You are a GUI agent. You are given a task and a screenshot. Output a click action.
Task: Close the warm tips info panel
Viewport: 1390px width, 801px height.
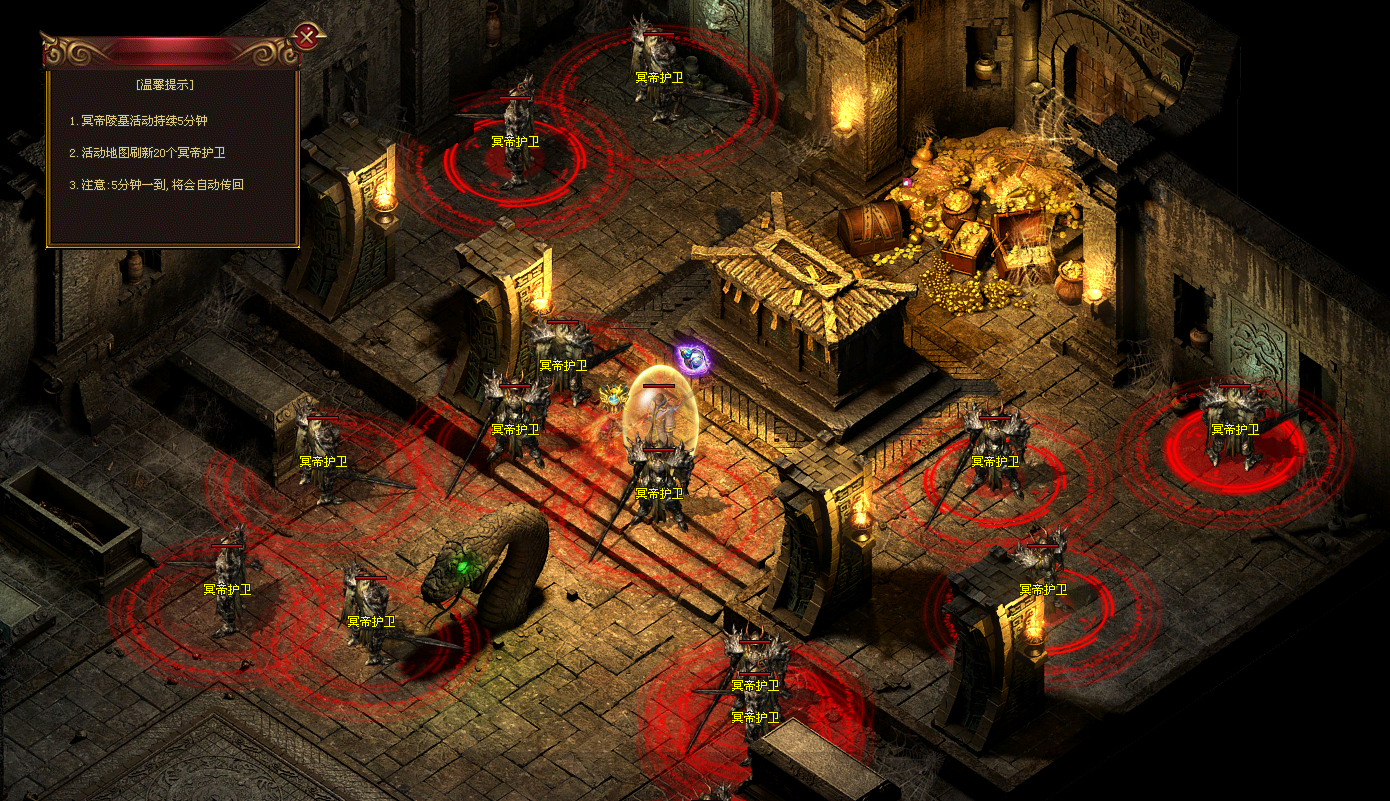307,37
